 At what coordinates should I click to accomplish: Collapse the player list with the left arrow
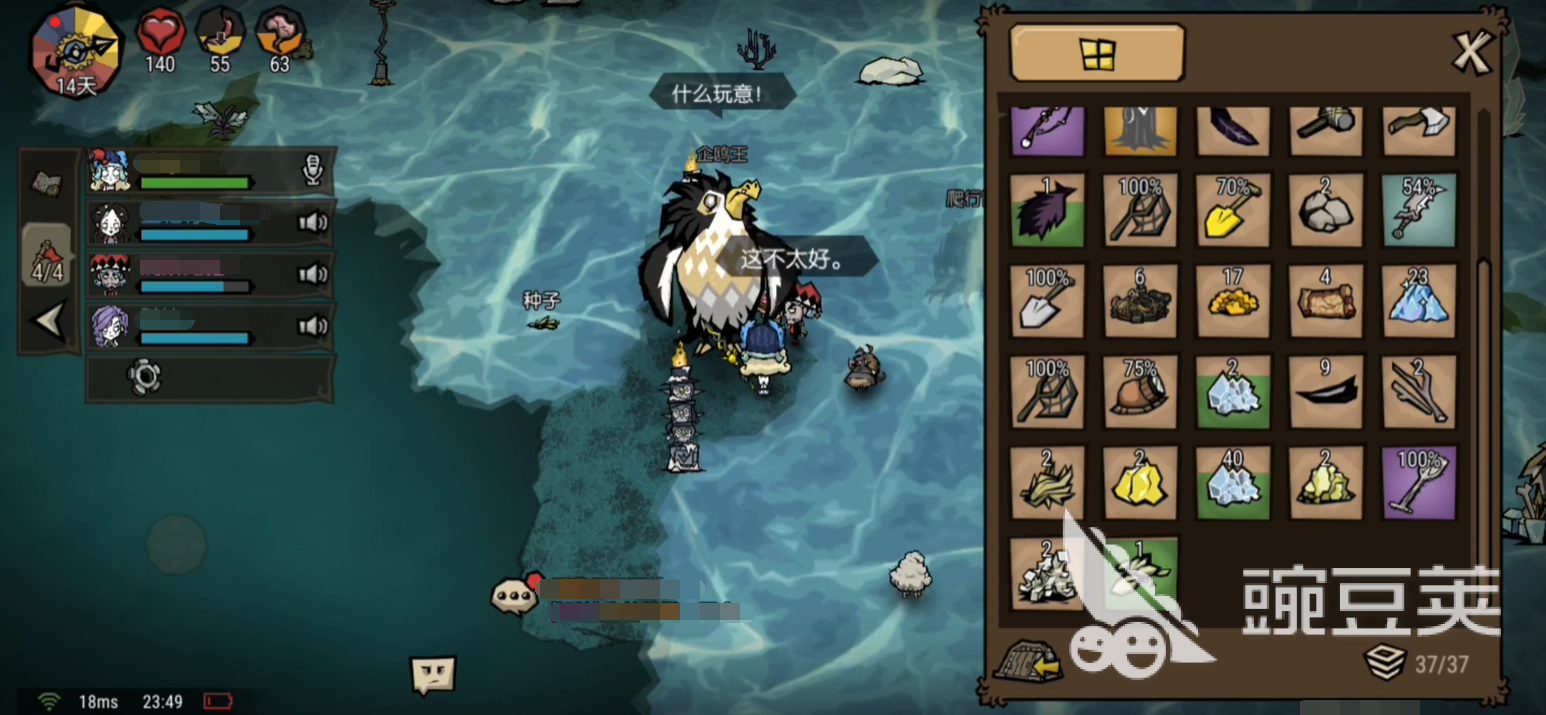(x=48, y=321)
